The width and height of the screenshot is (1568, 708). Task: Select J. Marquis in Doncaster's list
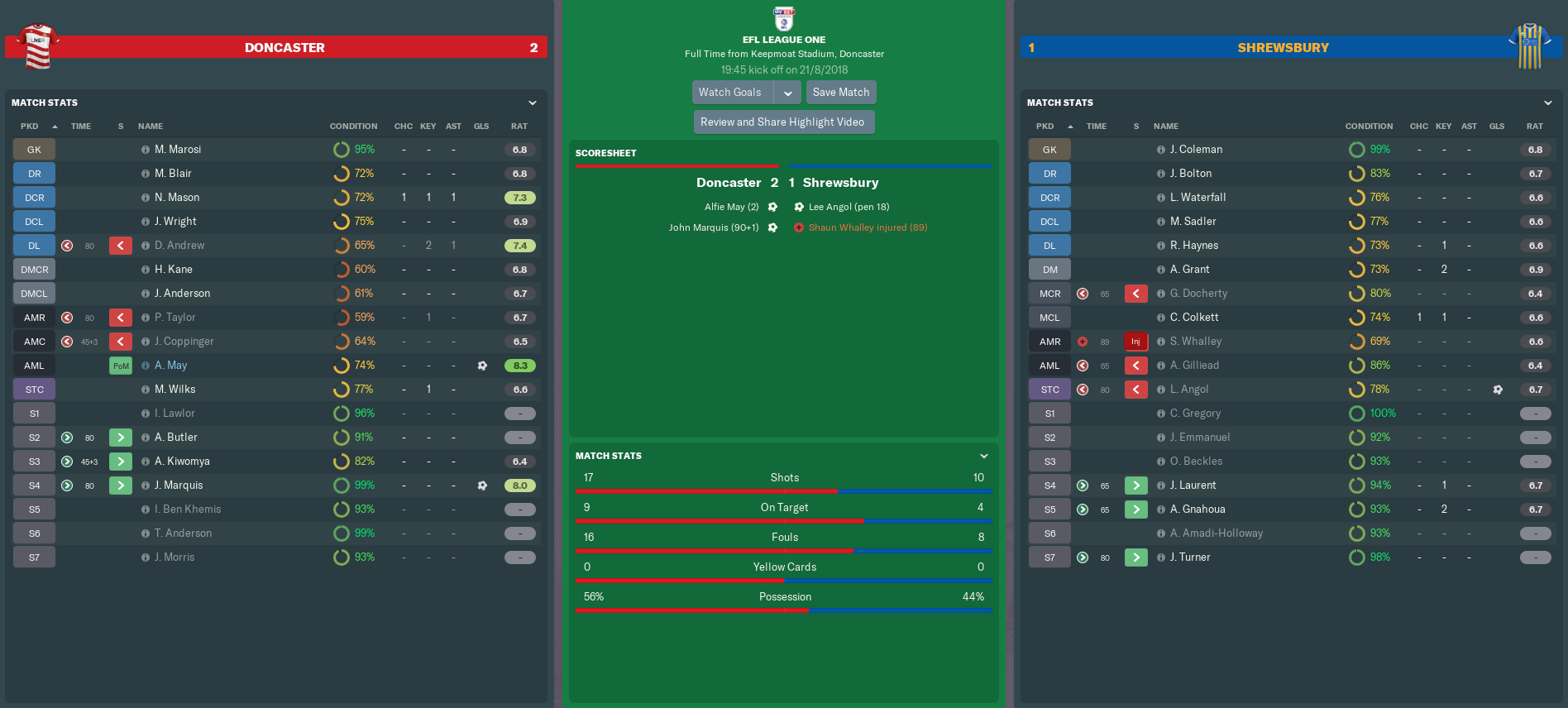tap(179, 486)
